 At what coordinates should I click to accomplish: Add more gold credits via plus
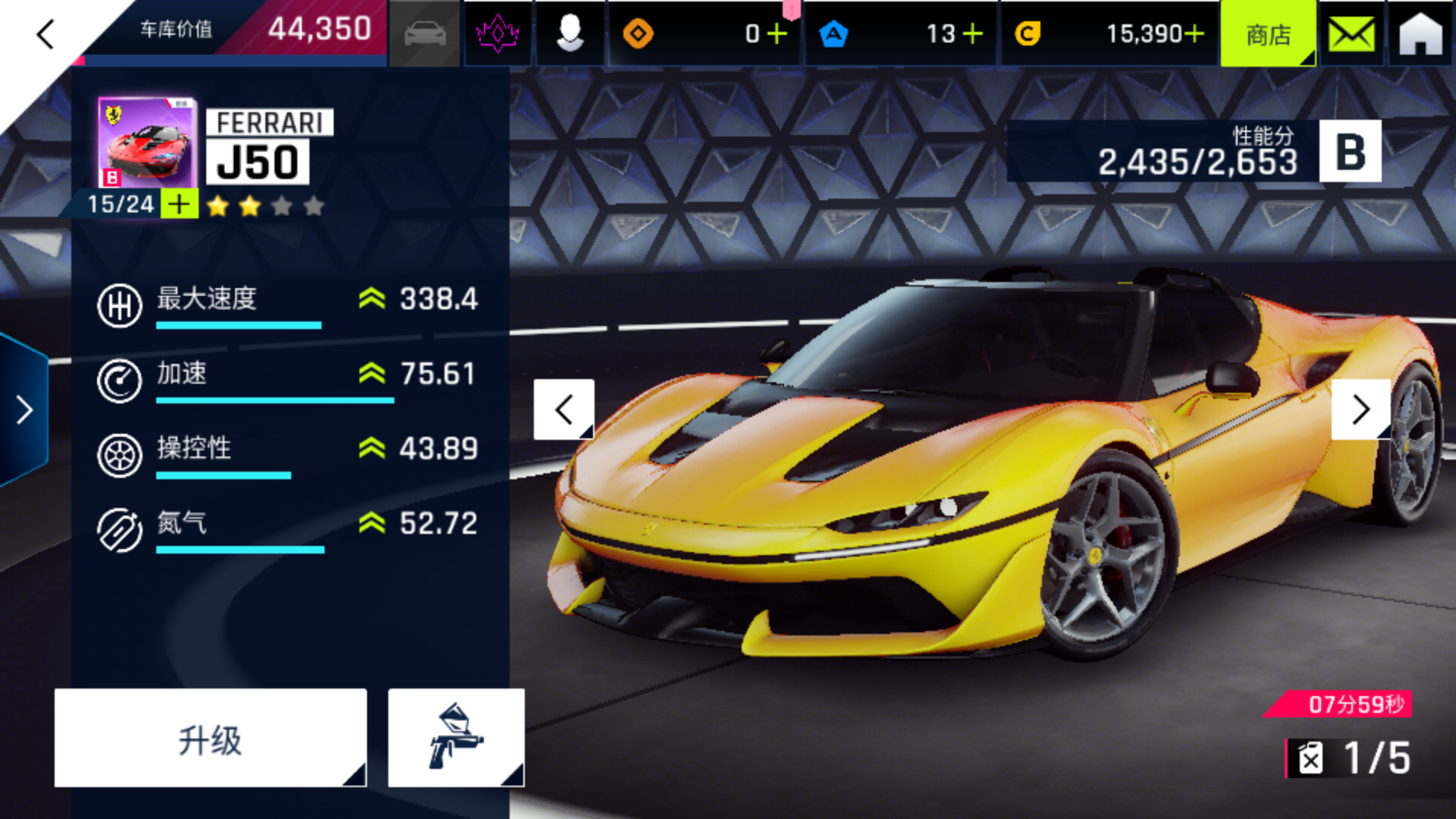(x=1194, y=34)
